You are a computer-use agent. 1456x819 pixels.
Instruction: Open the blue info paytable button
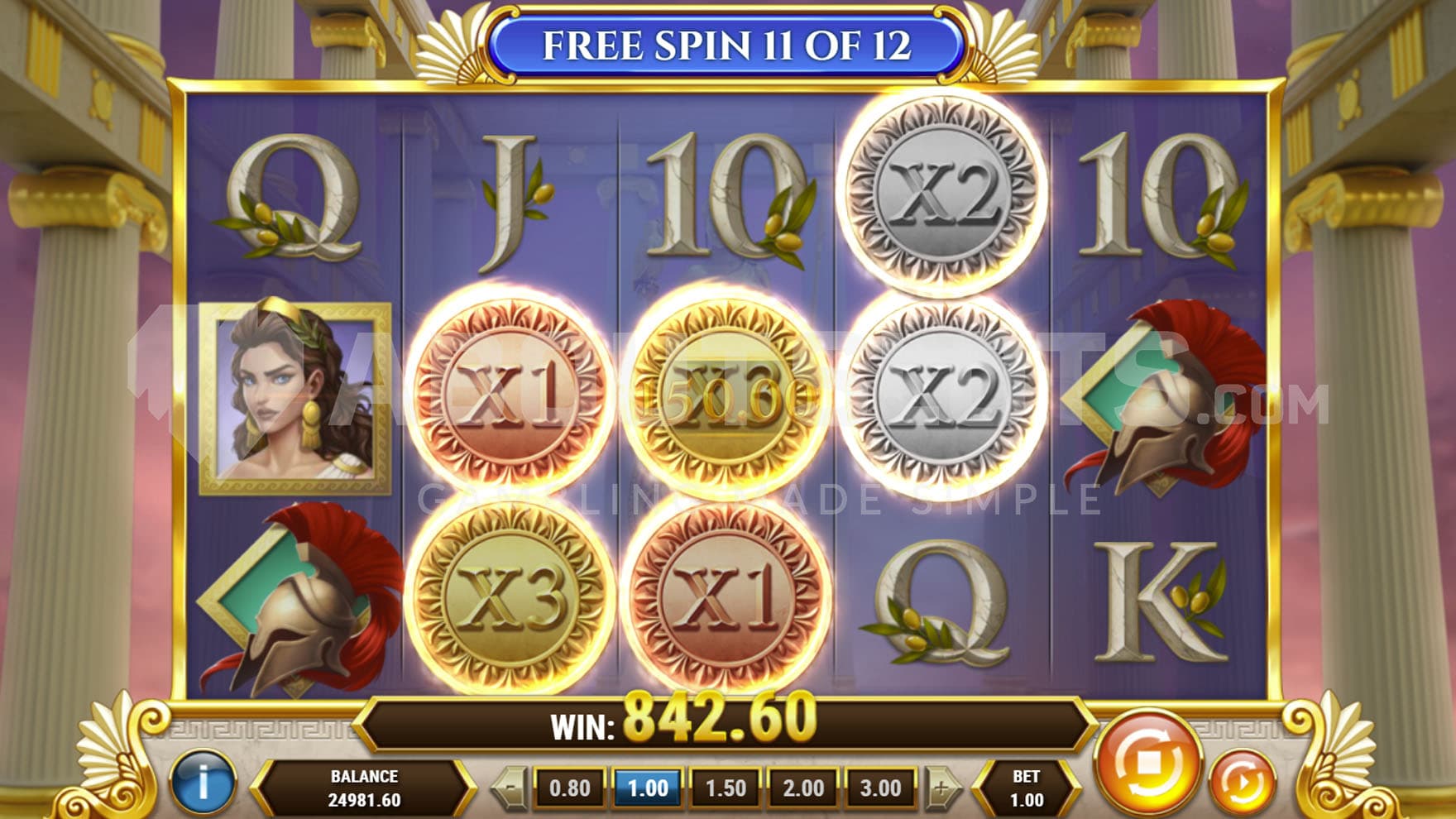[203, 782]
